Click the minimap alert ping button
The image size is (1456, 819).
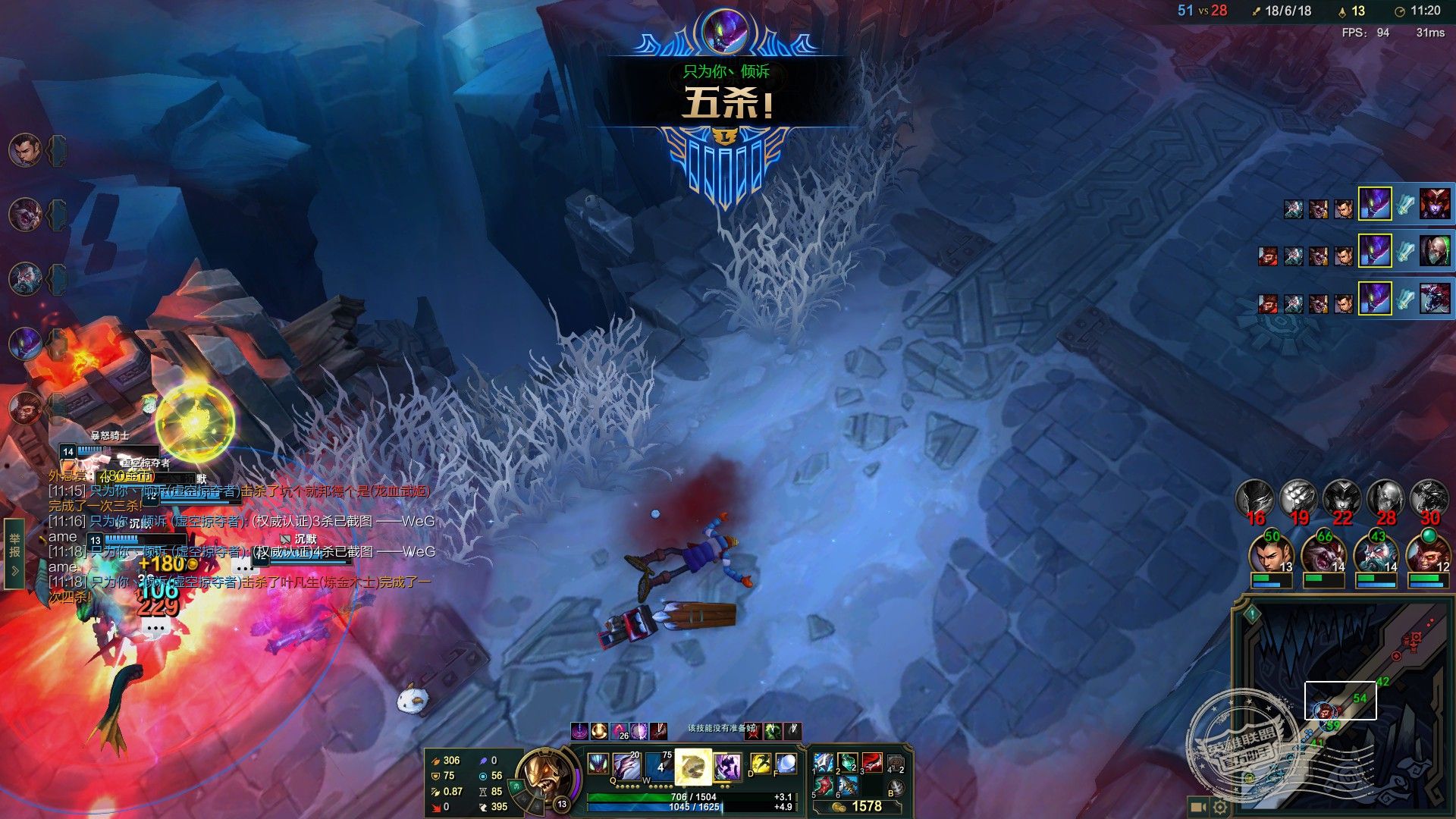click(1252, 613)
